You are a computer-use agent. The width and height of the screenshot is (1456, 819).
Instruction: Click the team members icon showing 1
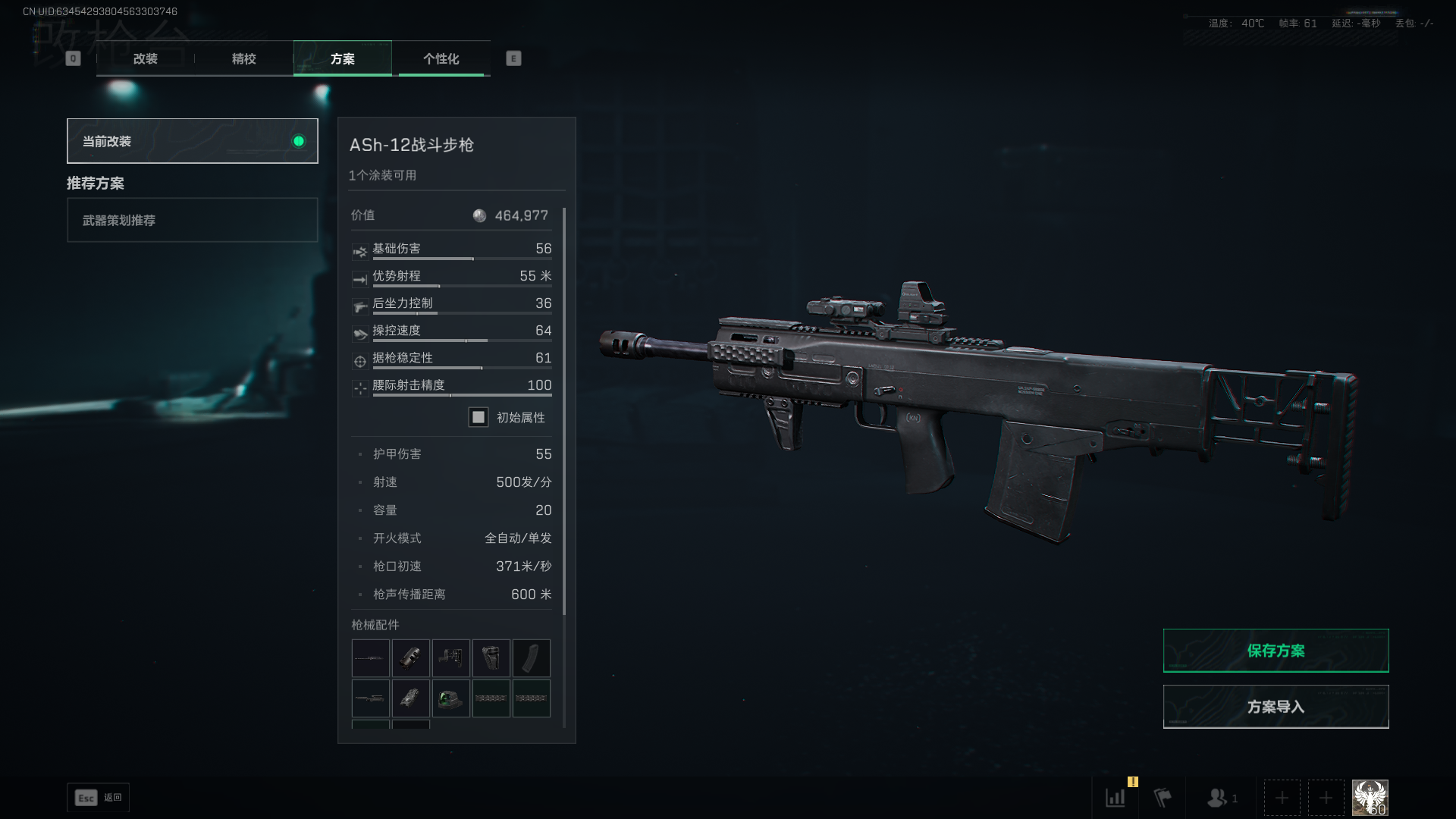(1217, 798)
